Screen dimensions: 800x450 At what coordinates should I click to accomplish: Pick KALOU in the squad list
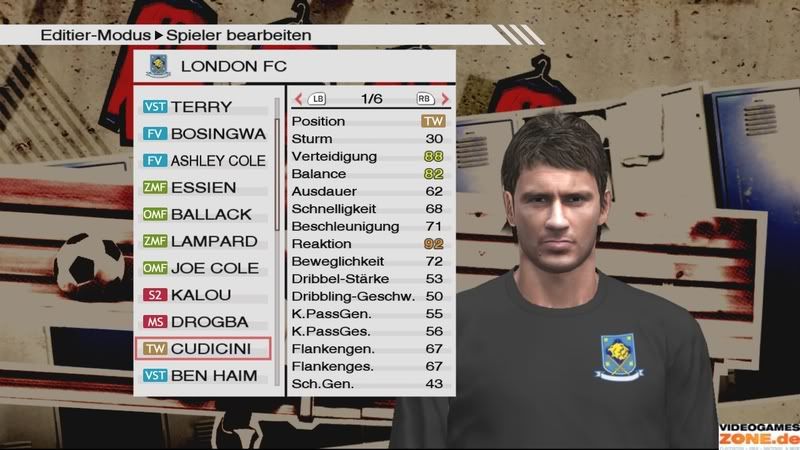(x=205, y=295)
